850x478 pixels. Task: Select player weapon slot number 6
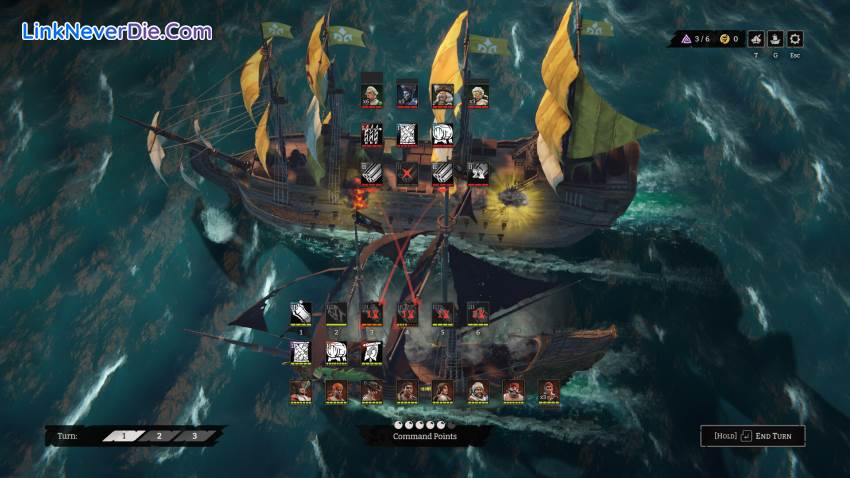(x=477, y=314)
